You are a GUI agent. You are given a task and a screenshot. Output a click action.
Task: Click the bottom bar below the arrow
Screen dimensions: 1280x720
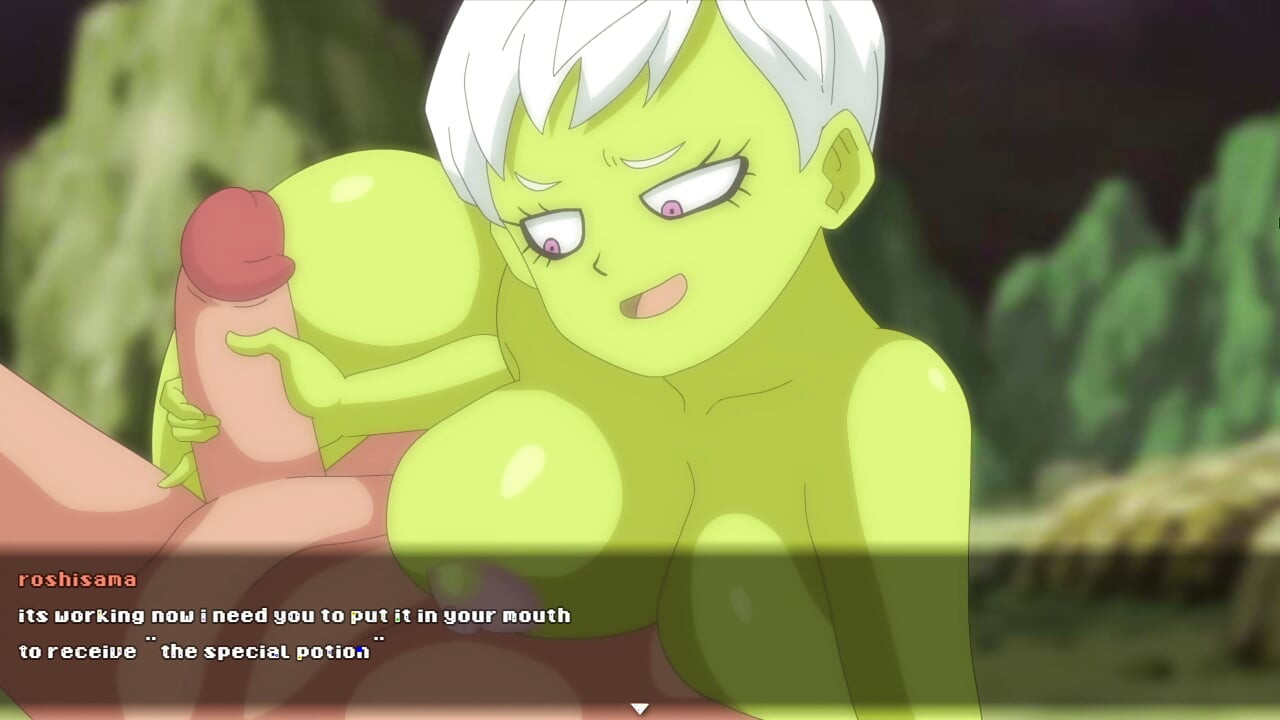pyautogui.click(x=640, y=715)
